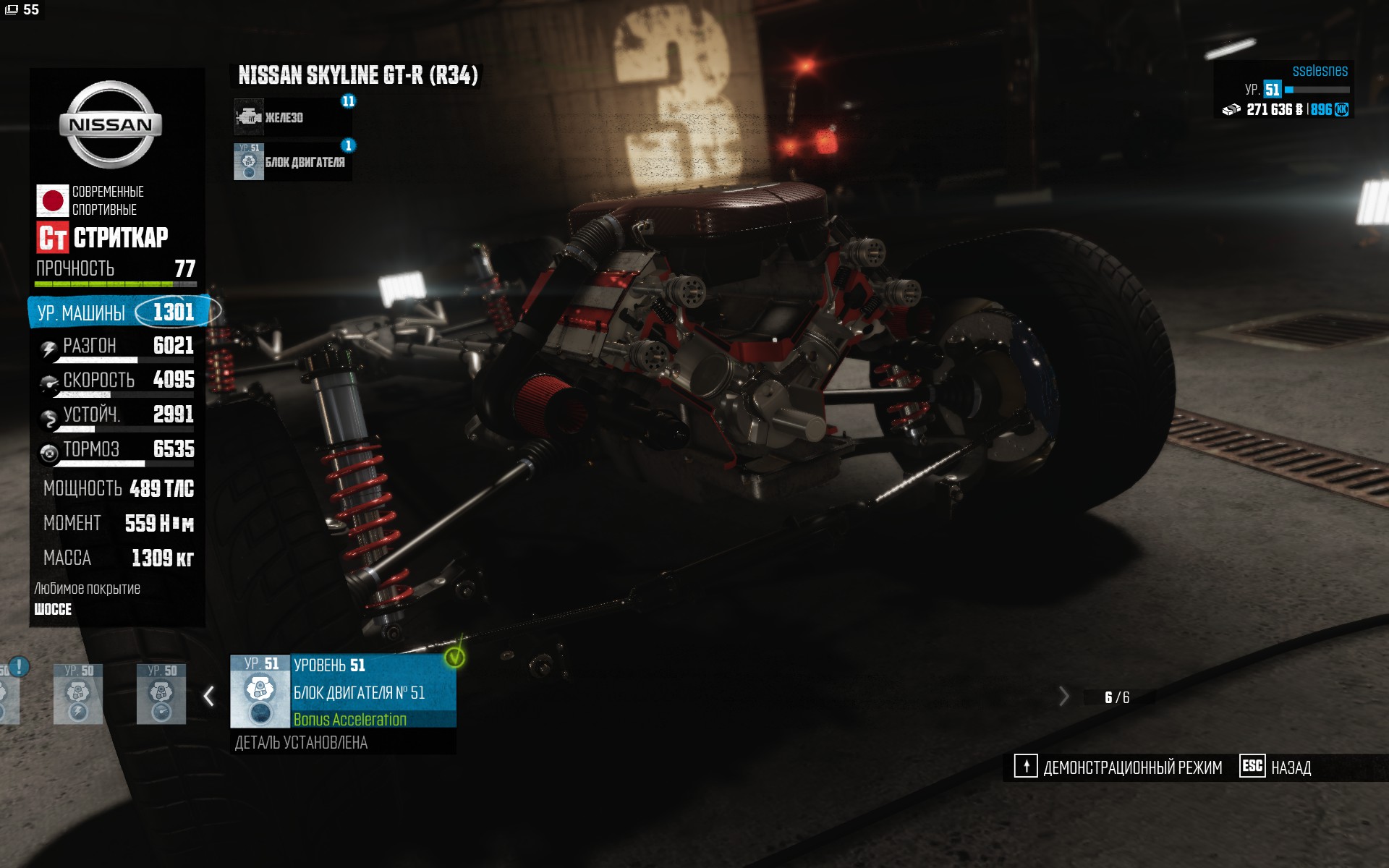Select the БЛОК ДВИГАТЕЛЯ engine block slot
The height and width of the screenshot is (868, 1389).
click(292, 162)
